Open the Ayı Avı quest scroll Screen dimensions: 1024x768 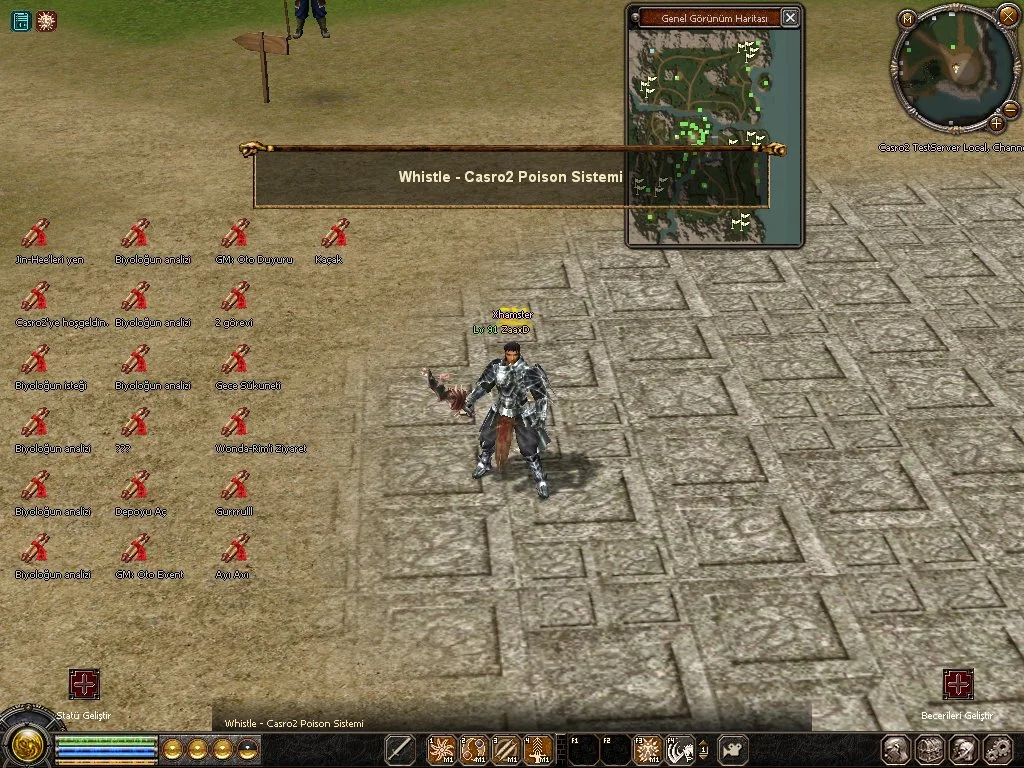[235, 548]
